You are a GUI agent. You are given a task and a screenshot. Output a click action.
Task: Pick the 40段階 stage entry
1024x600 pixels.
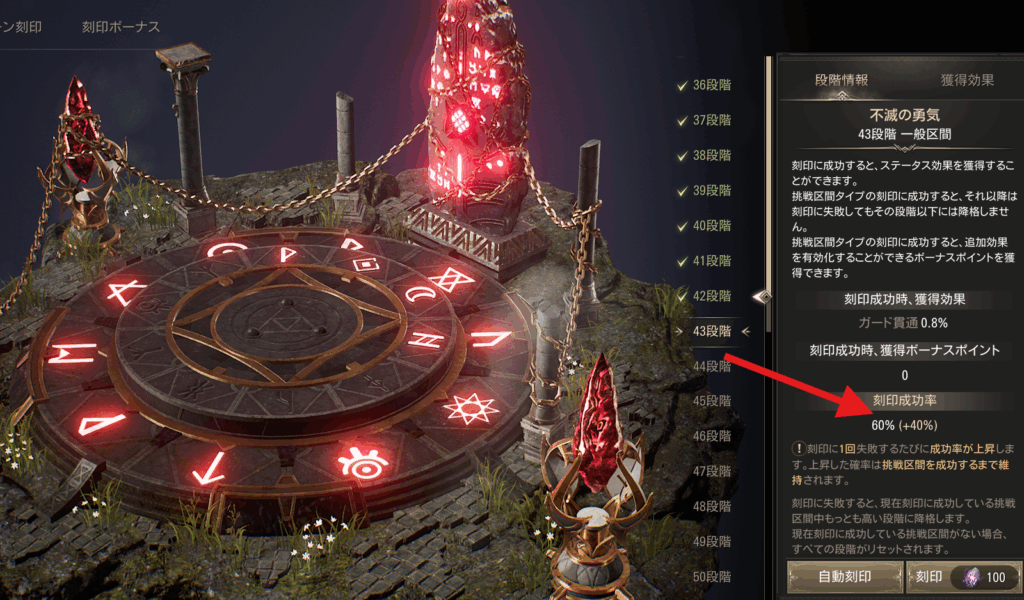(711, 225)
